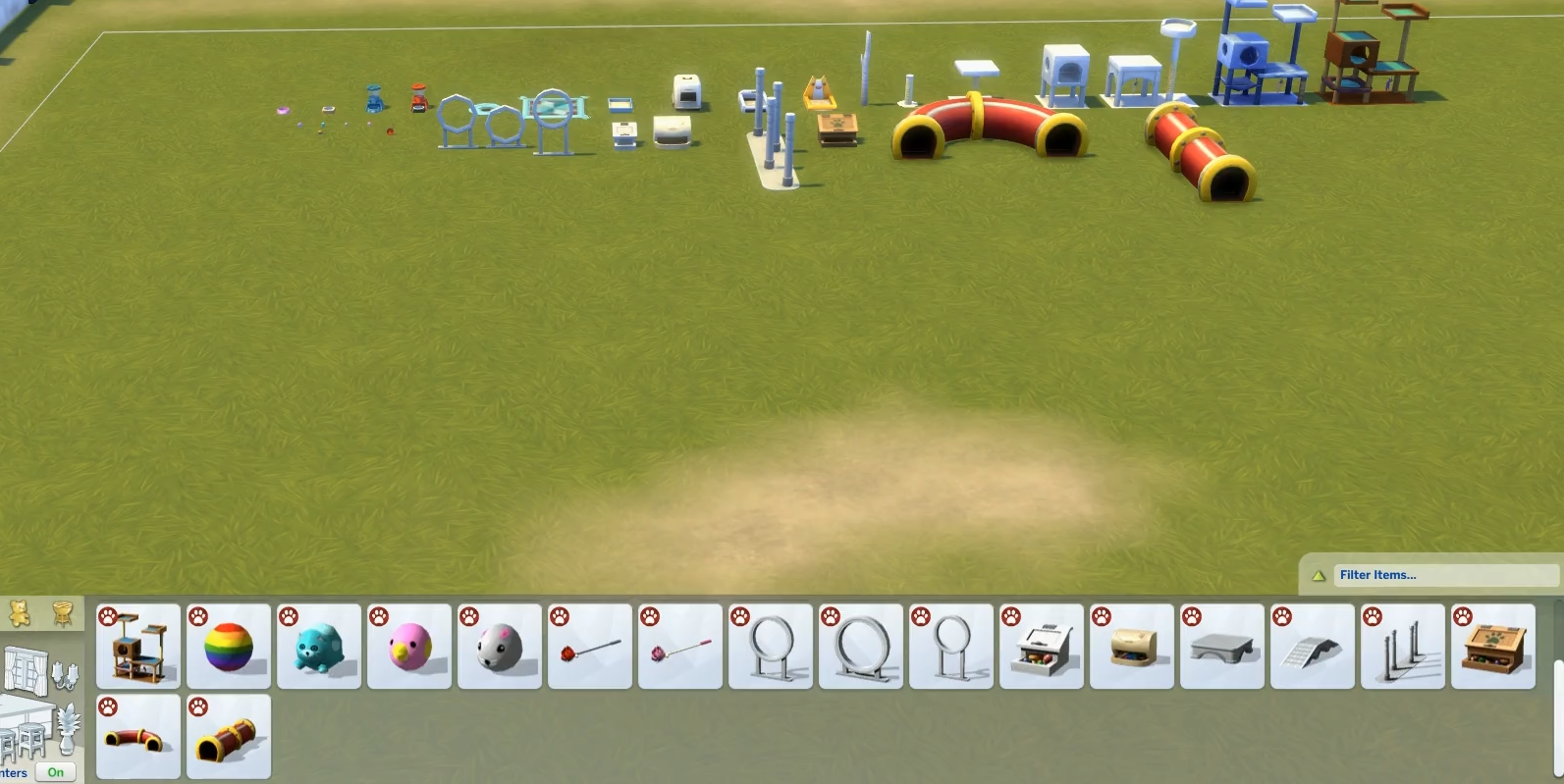The width and height of the screenshot is (1564, 784).
Task: Choose the small hoop on tall posts
Action: (951, 647)
